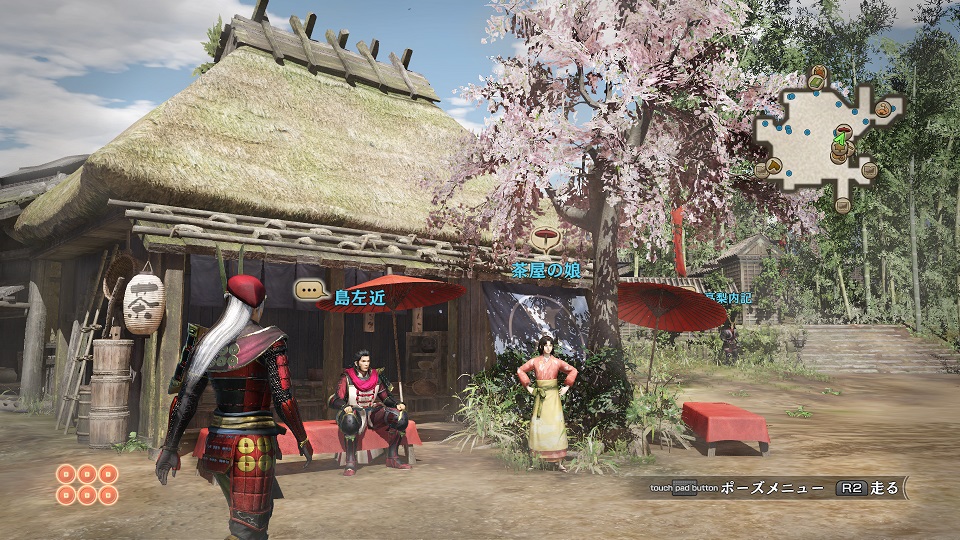This screenshot has height=540, width=960.
Task: Click the speech bubble beside 島左近
Action: tap(311, 291)
